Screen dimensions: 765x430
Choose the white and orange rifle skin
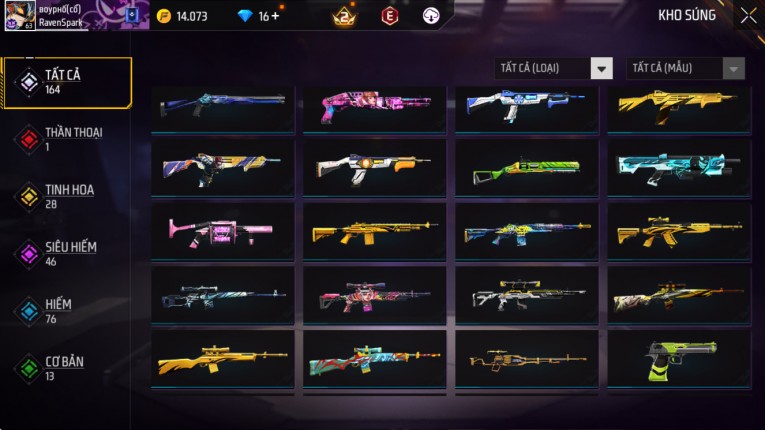tap(375, 168)
